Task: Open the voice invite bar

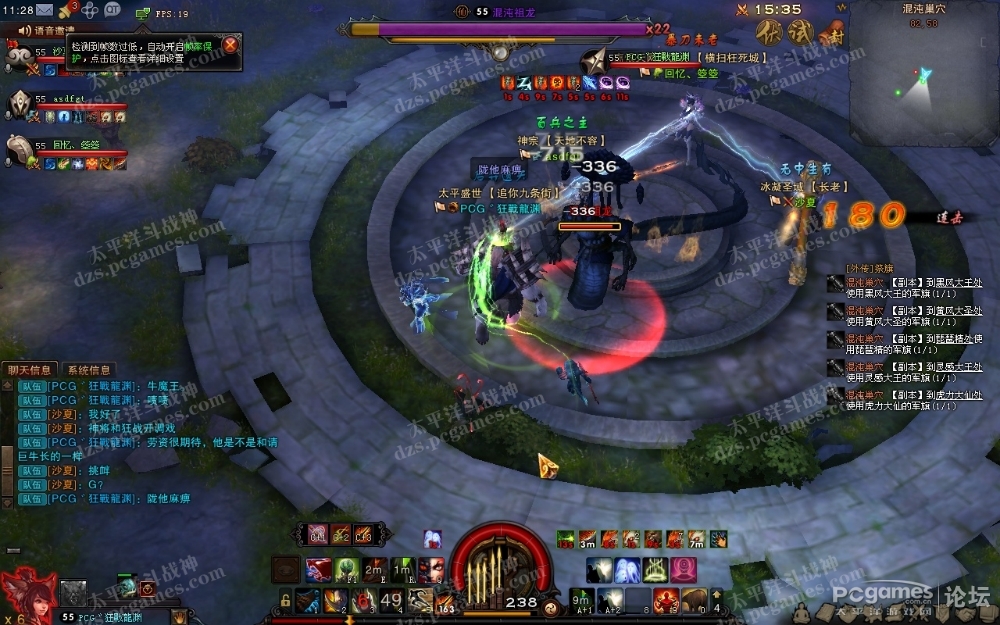Action: coord(46,30)
